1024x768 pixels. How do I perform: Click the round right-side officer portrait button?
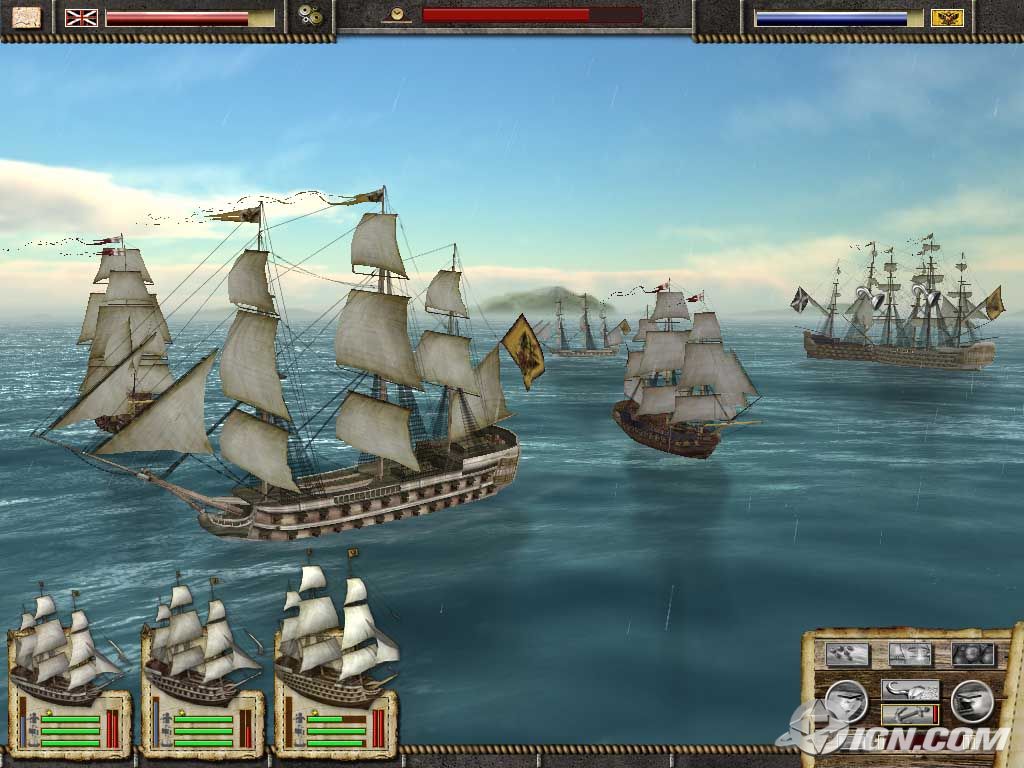[x=971, y=700]
